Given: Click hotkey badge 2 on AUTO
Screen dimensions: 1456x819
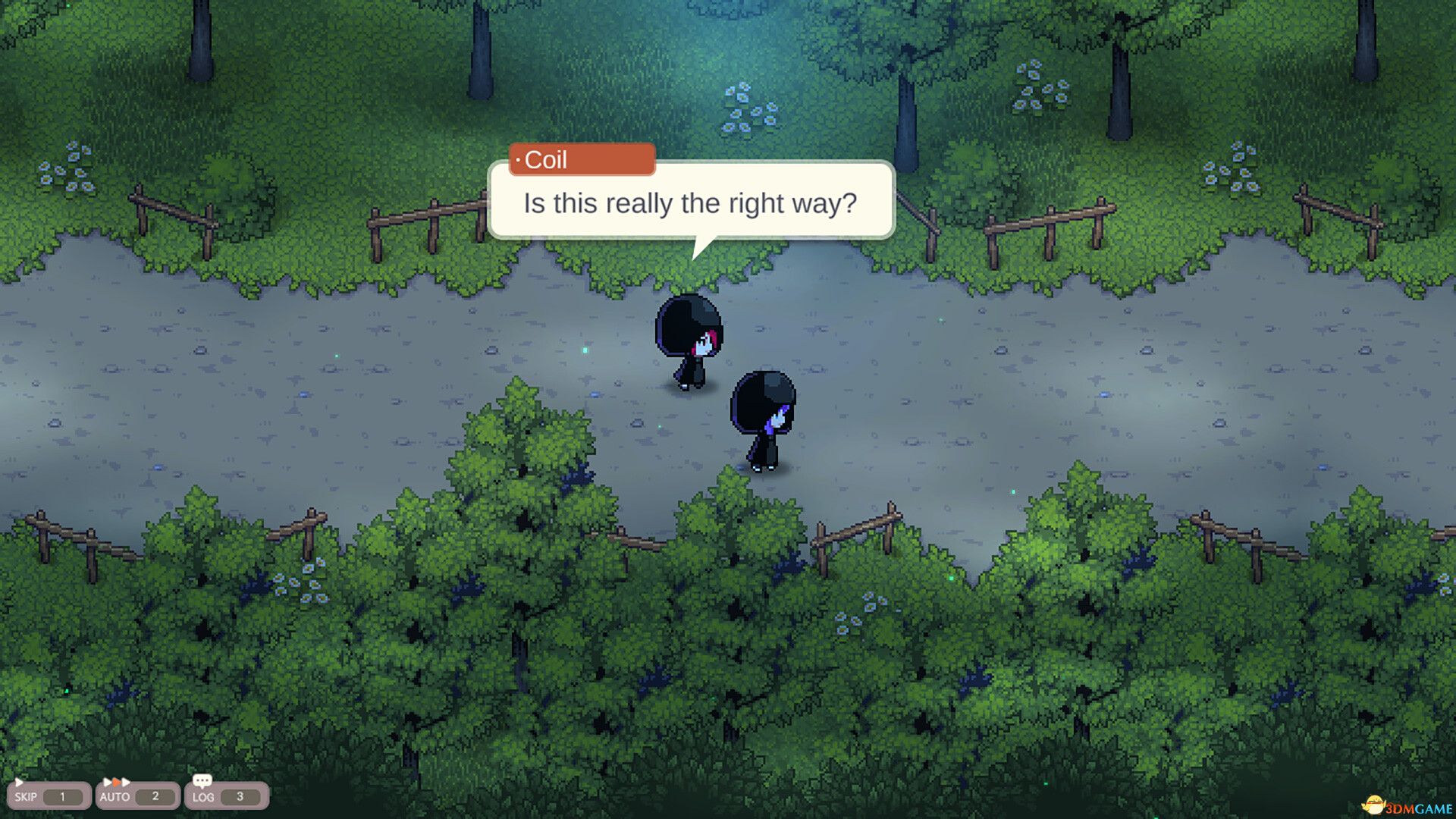Looking at the screenshot, I should coord(155,796).
